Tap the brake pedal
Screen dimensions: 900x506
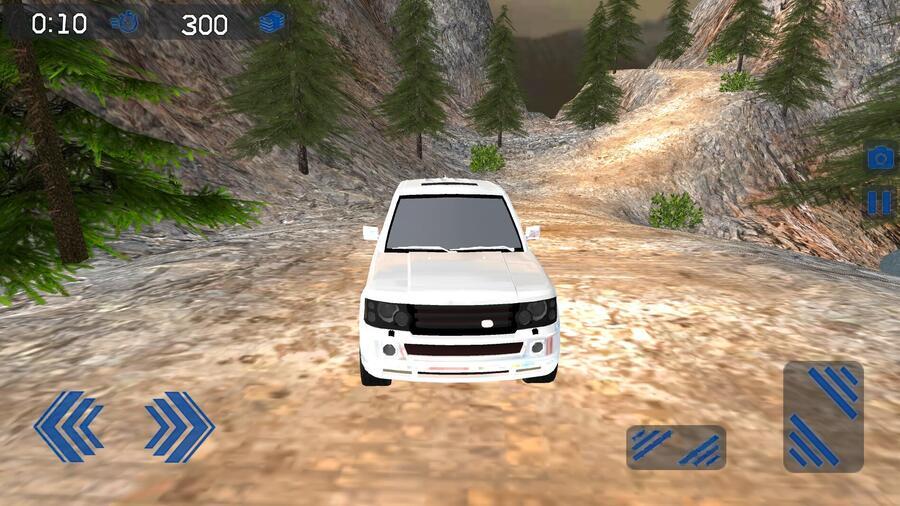click(676, 447)
